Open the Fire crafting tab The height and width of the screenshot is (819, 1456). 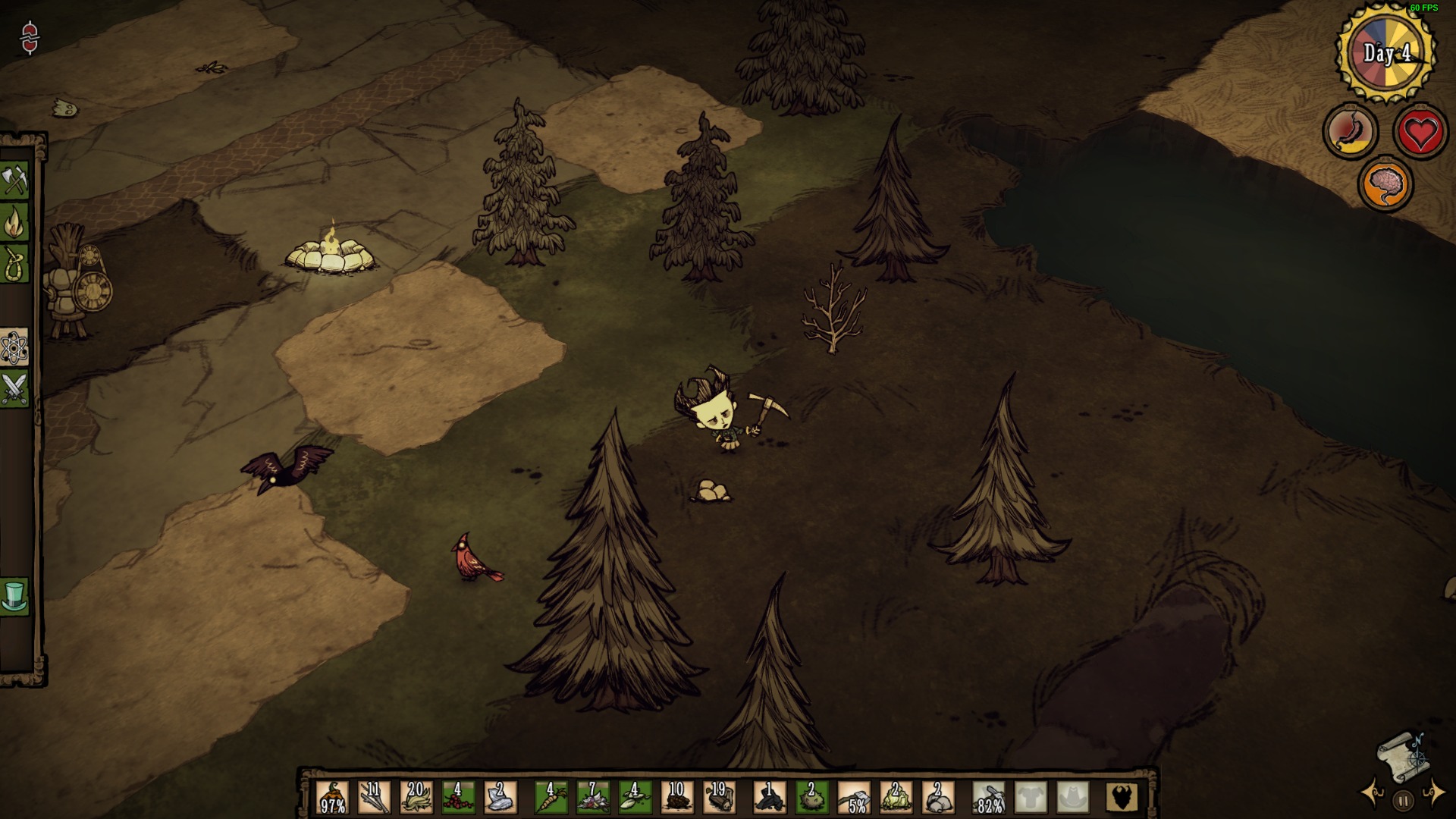[x=14, y=223]
